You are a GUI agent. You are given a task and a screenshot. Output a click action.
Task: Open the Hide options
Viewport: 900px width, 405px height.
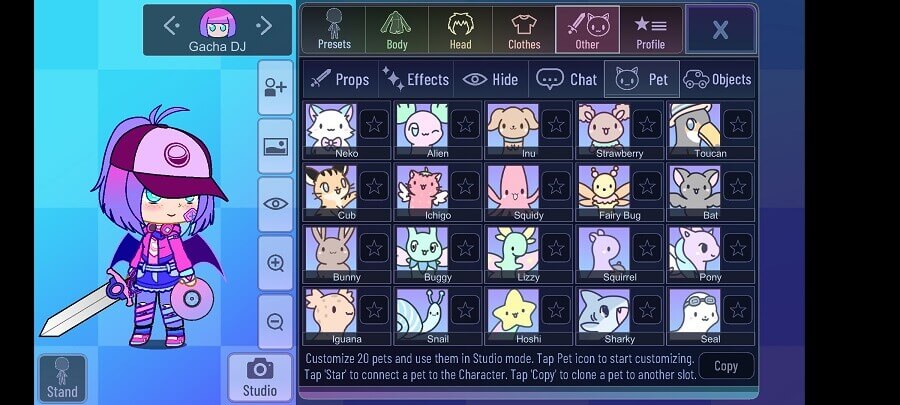(491, 79)
